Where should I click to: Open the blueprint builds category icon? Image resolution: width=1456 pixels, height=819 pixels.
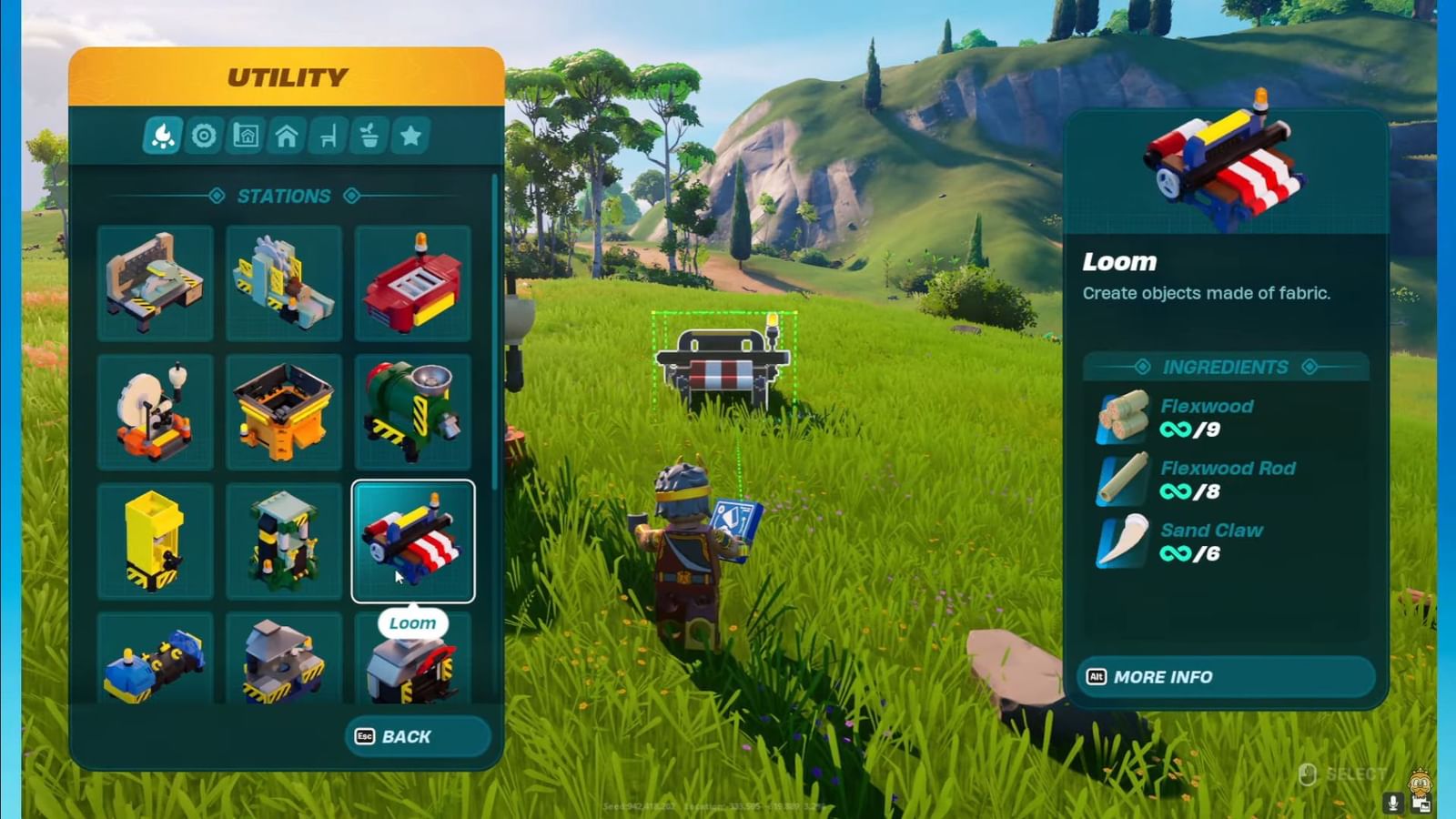point(245,136)
